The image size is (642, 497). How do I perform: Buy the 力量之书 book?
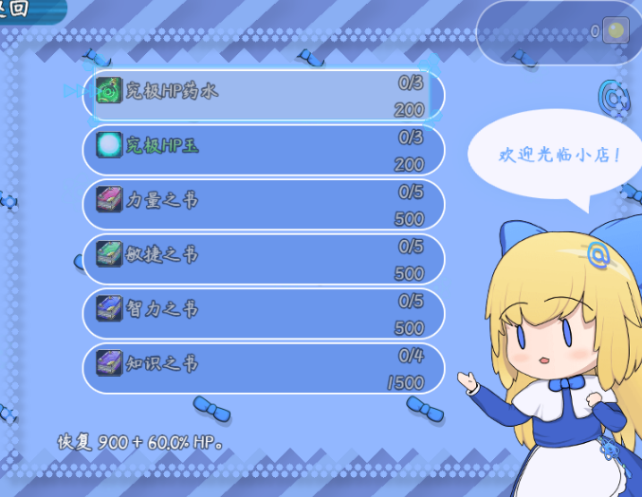point(264,203)
